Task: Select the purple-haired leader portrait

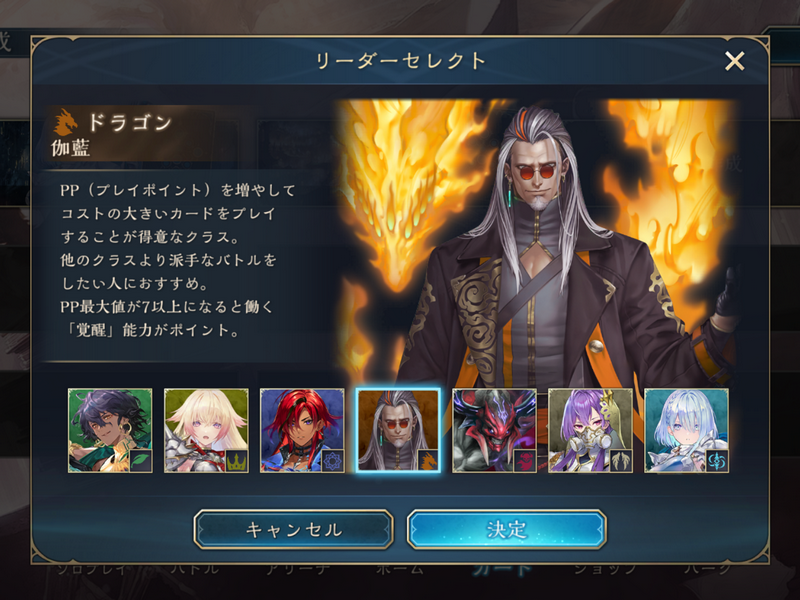Action: click(x=590, y=430)
